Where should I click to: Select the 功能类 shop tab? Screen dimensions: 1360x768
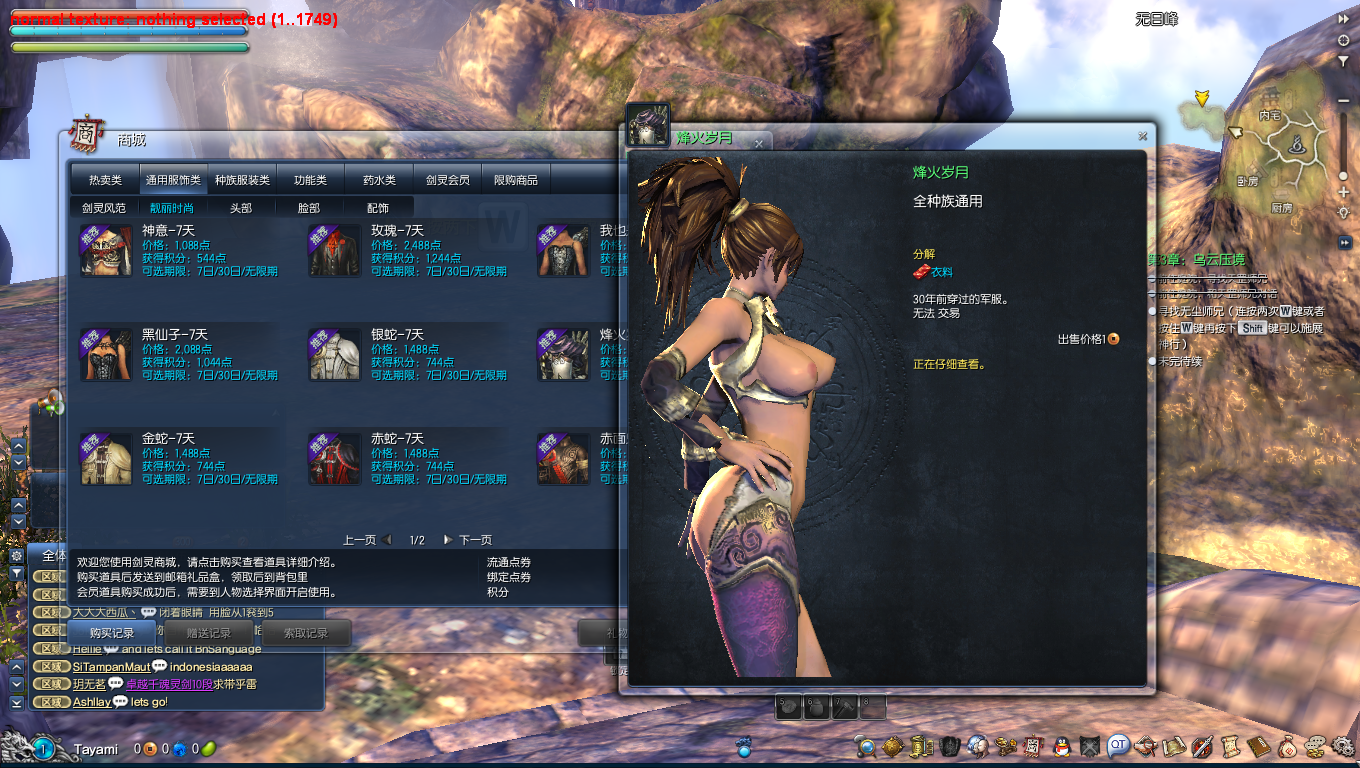tap(310, 180)
